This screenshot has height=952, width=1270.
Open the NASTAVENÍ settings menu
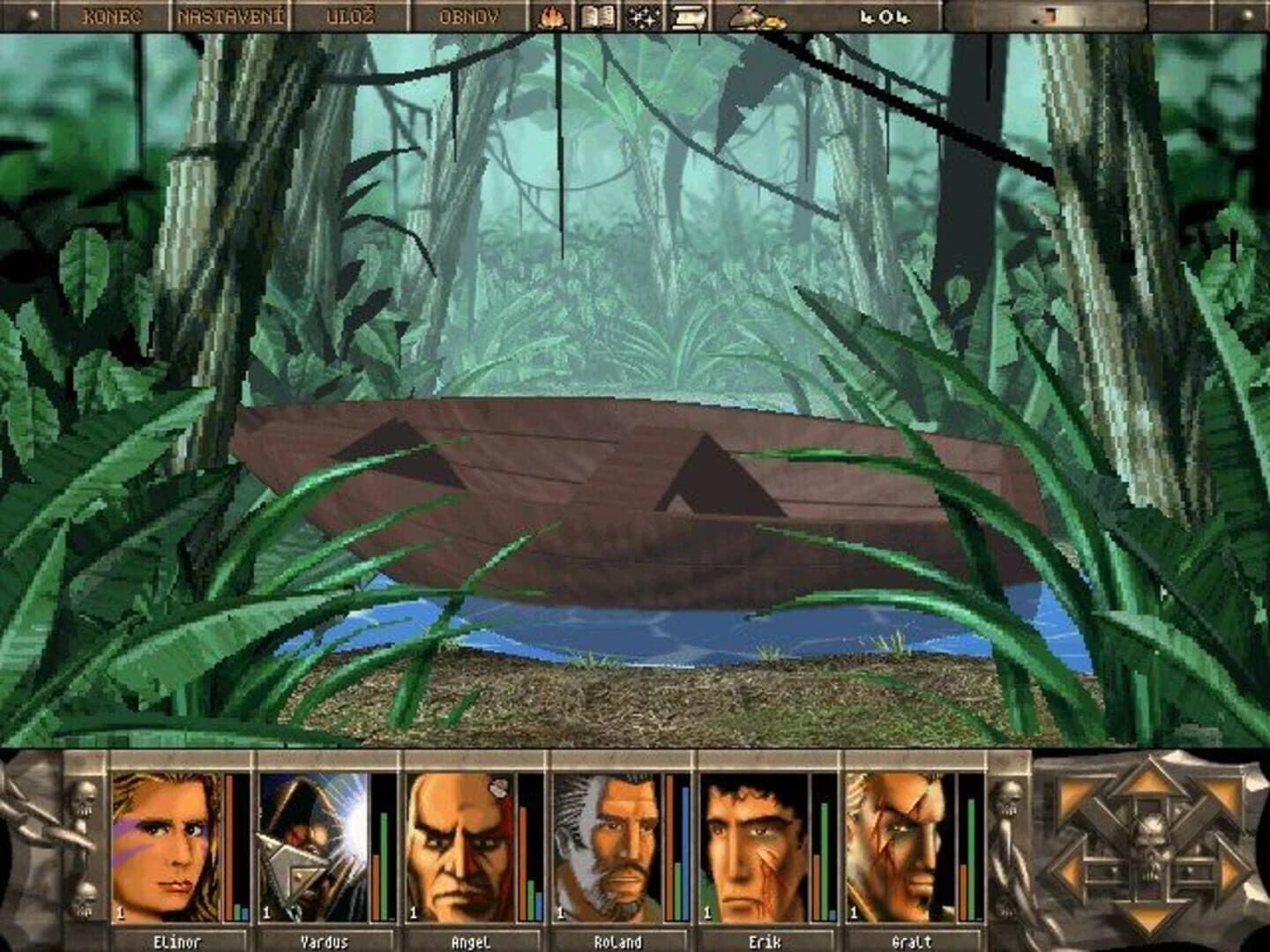pyautogui.click(x=231, y=15)
